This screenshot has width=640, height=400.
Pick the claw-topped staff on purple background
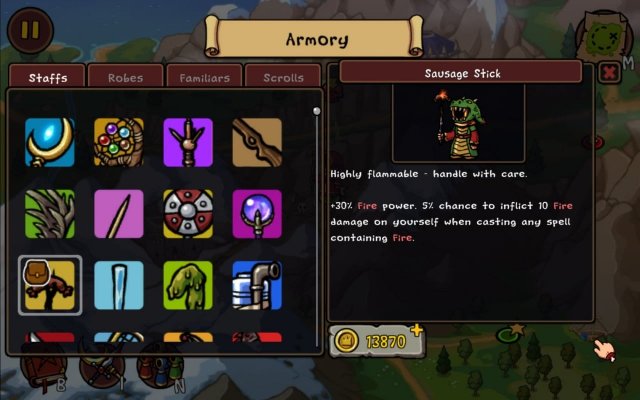pos(188,143)
